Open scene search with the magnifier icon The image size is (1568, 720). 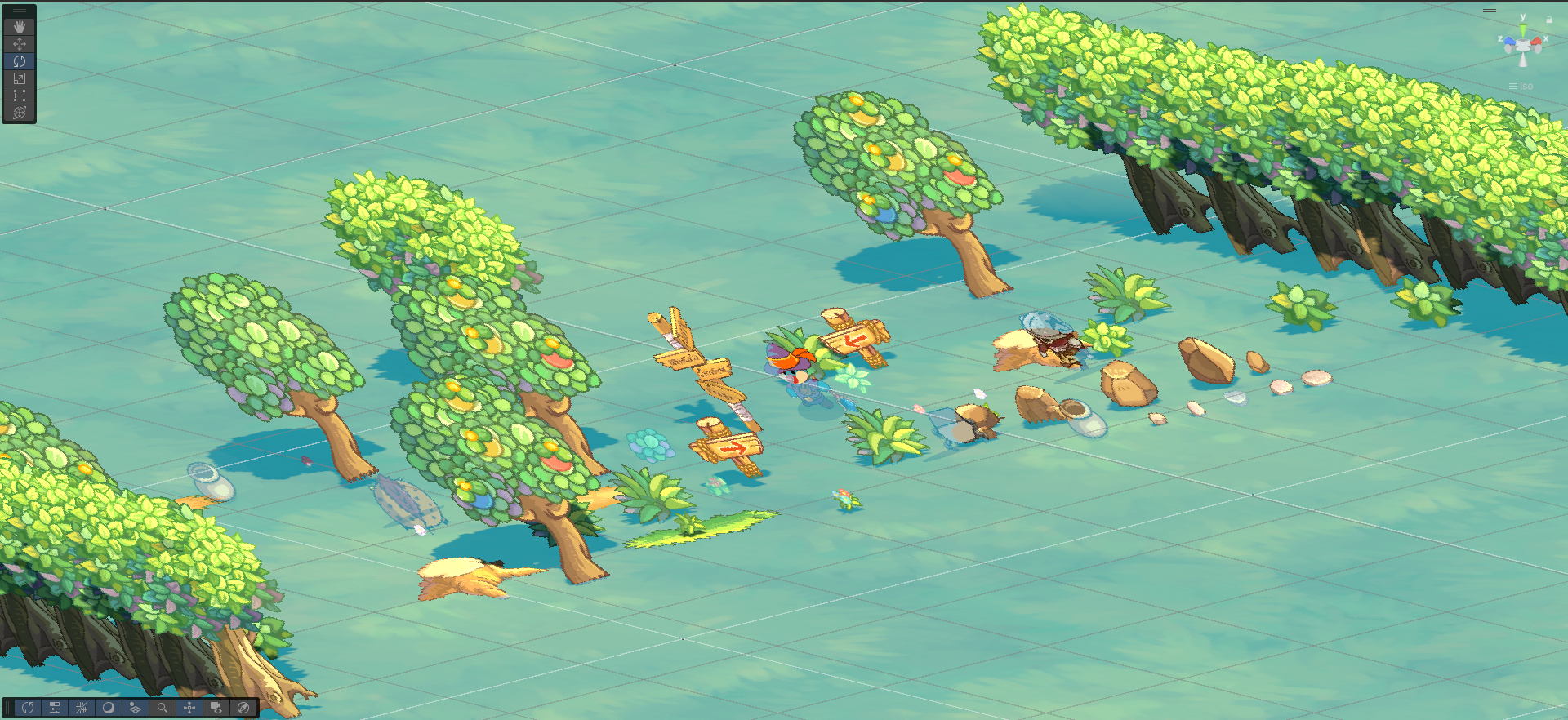point(163,708)
